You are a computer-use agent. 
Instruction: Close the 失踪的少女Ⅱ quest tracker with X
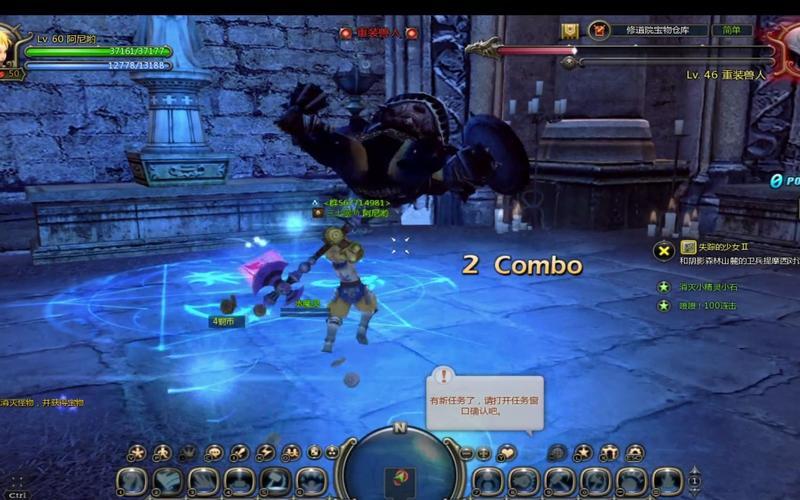(x=663, y=249)
